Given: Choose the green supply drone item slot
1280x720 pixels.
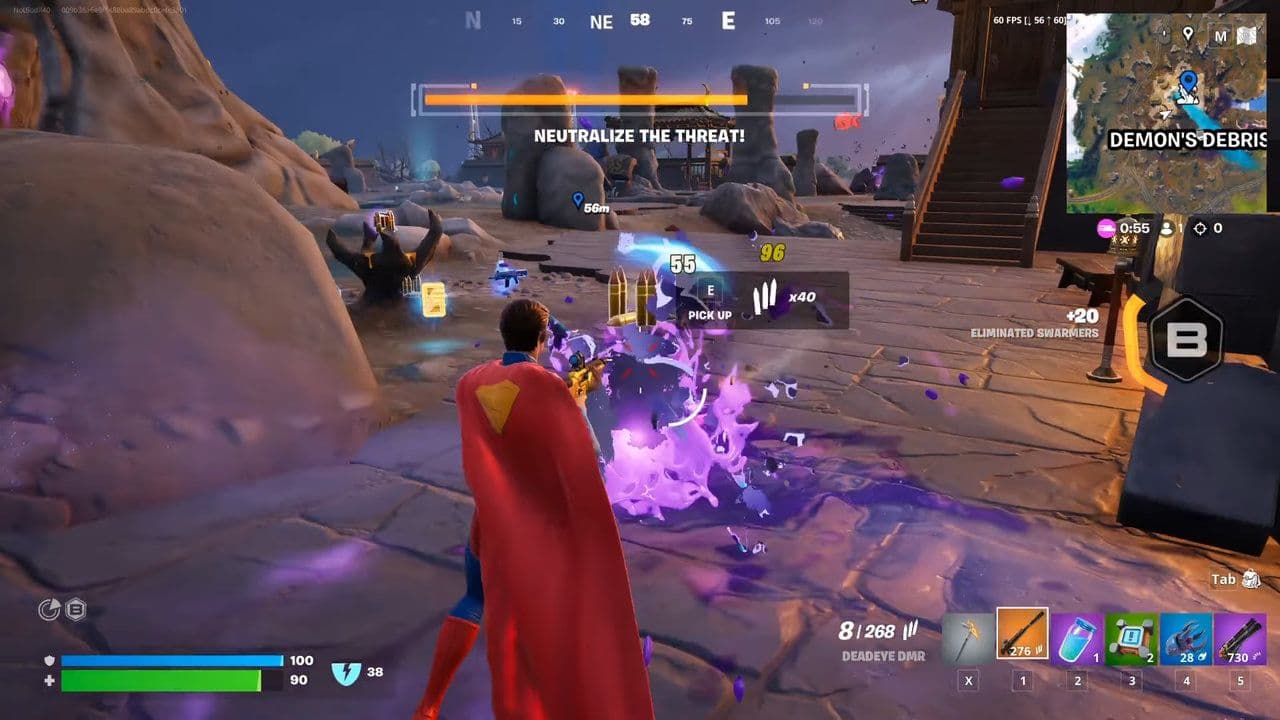Looking at the screenshot, I should [x=1131, y=636].
